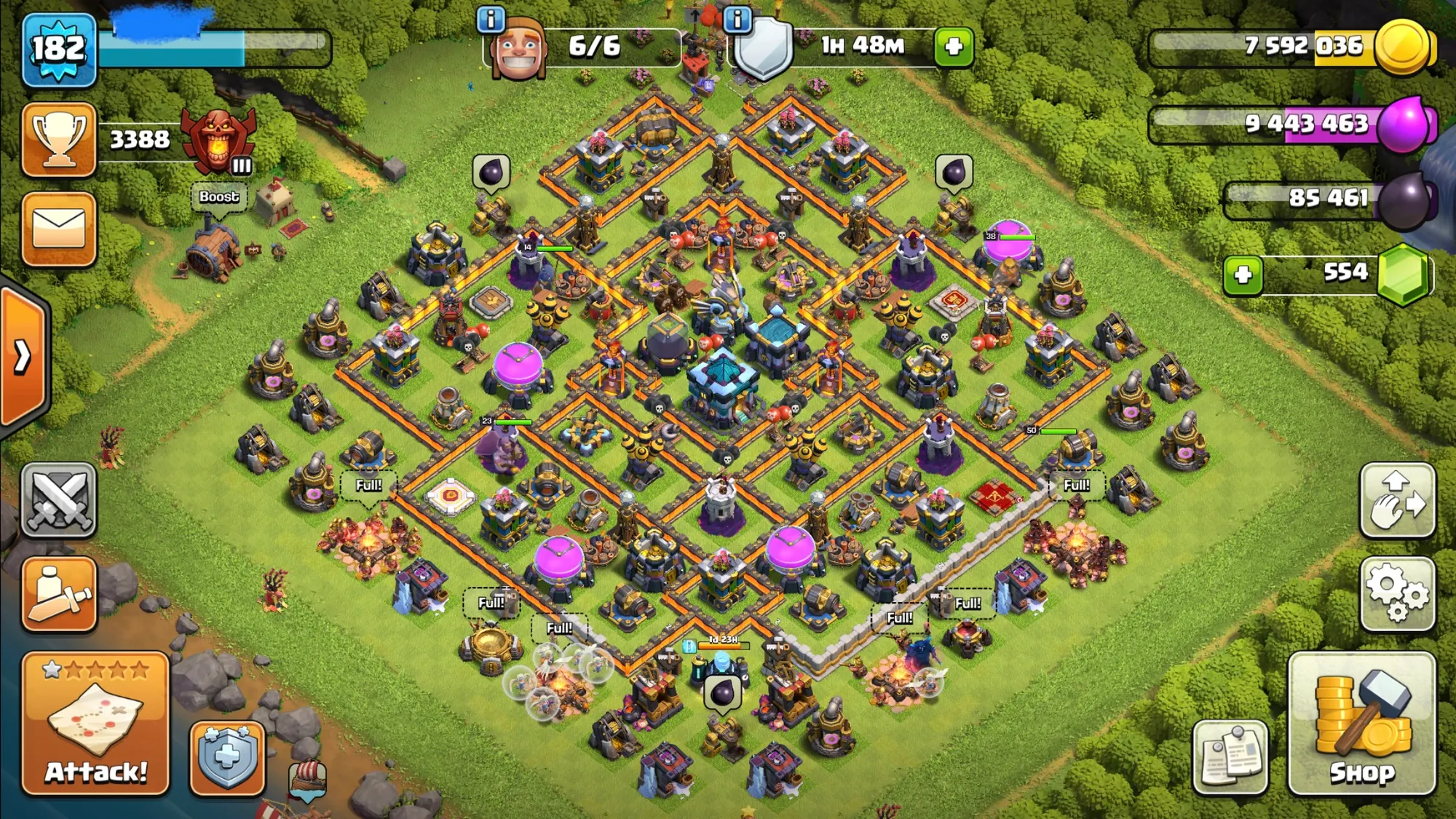Open the notes clipboard button
Image resolution: width=1456 pixels, height=819 pixels.
click(x=1230, y=757)
